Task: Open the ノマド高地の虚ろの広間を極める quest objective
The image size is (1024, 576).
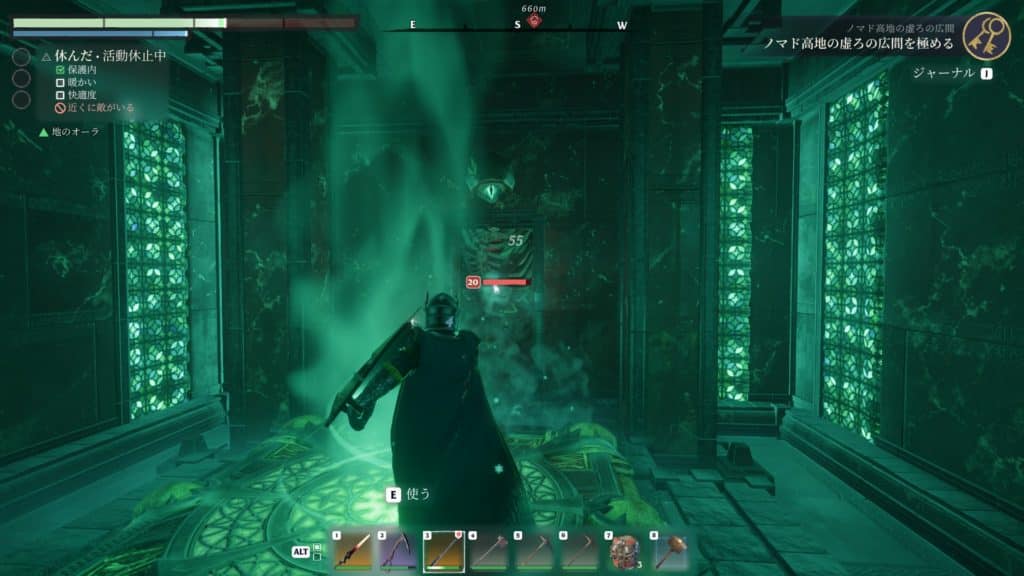Action: 858,44
